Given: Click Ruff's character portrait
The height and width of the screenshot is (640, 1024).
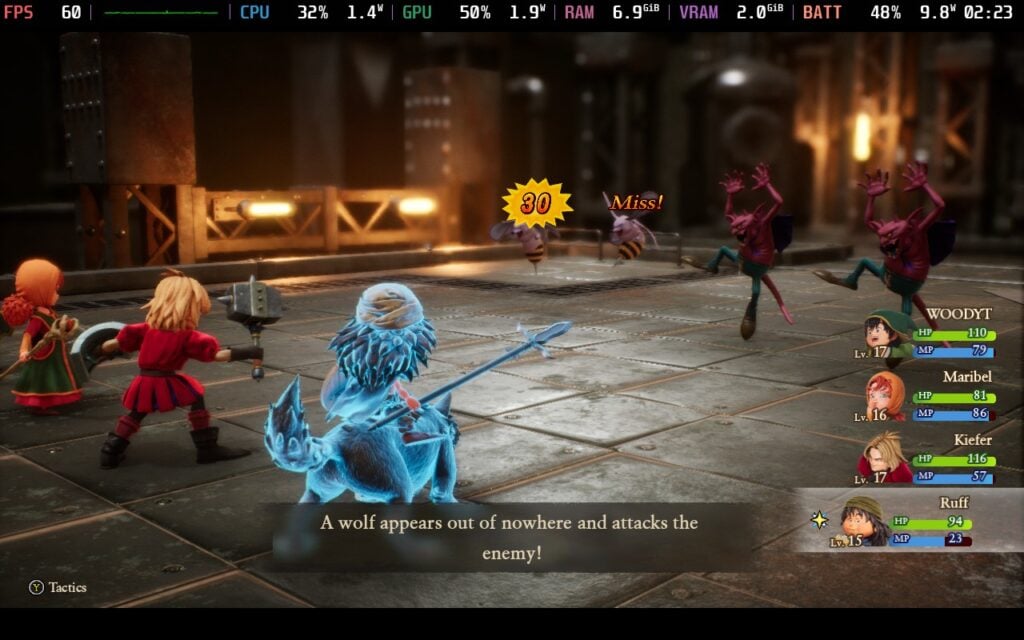Looking at the screenshot, I should [864, 521].
